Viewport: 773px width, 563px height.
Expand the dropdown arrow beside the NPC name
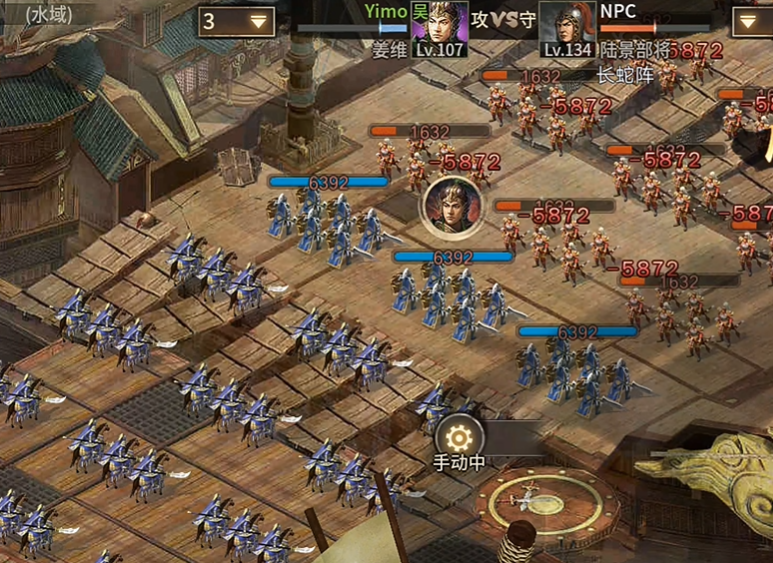coord(752,21)
